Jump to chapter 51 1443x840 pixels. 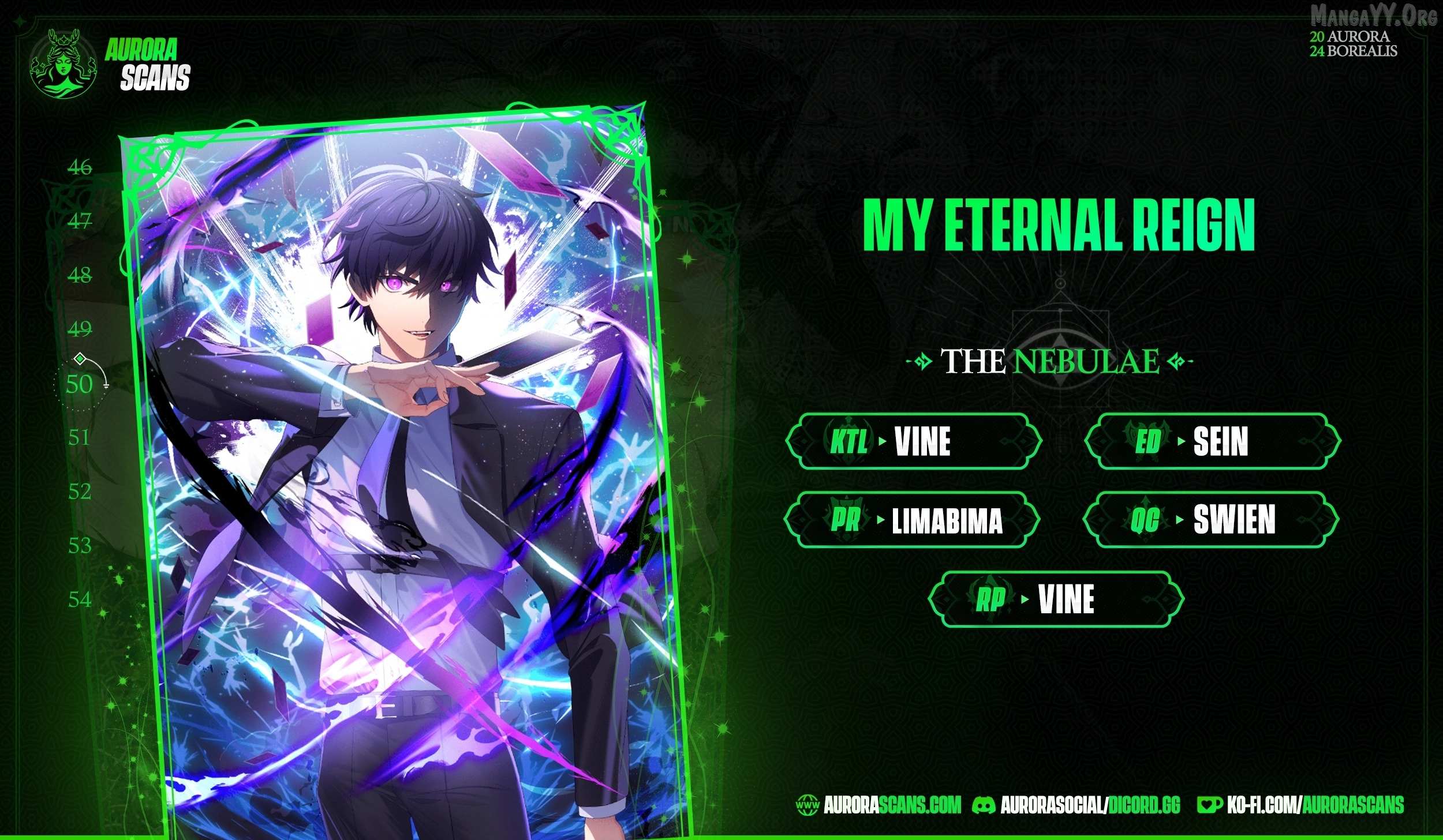(x=80, y=438)
